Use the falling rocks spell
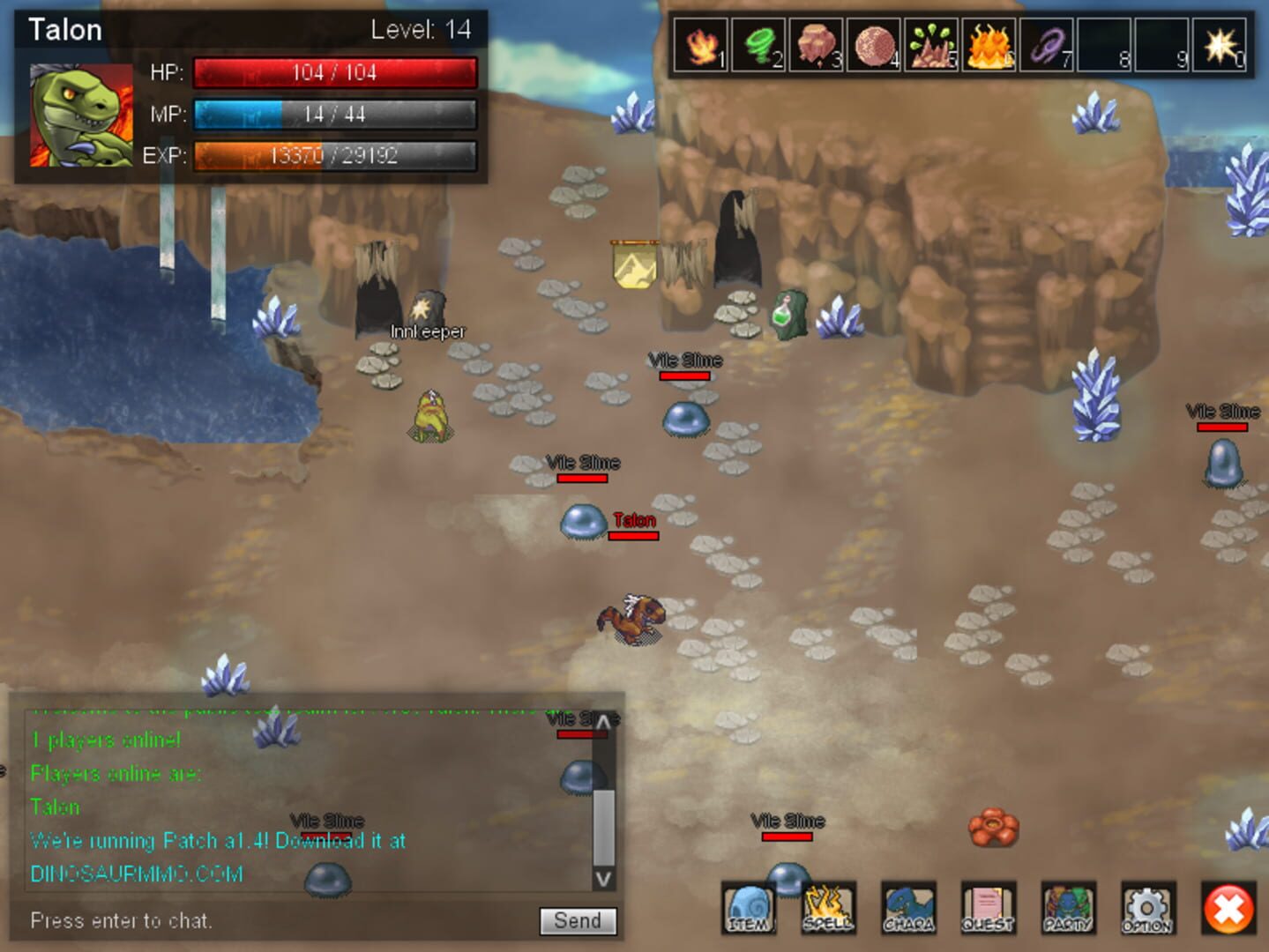Viewport: 1269px width, 952px height. click(x=817, y=45)
